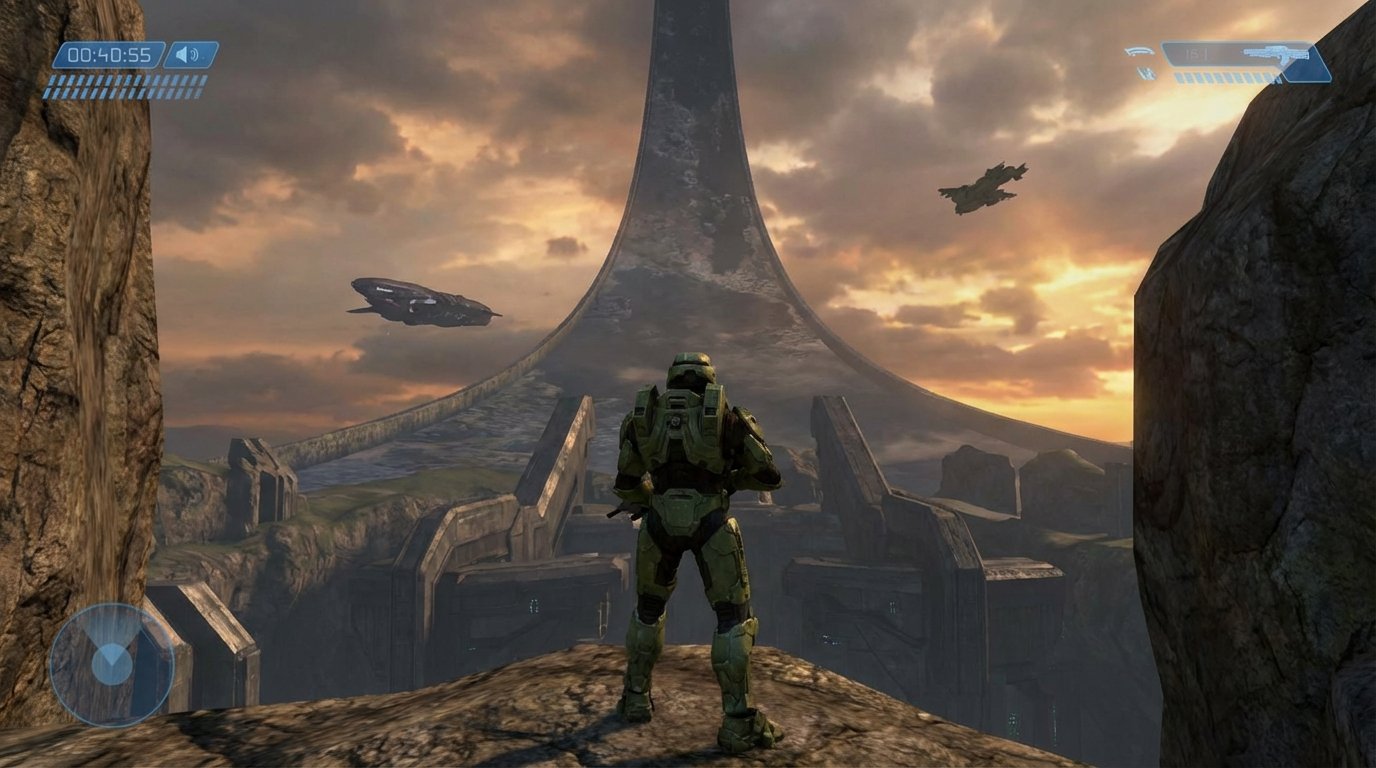Select the ammo counter reading 15
The width and height of the screenshot is (1376, 768).
1196,53
